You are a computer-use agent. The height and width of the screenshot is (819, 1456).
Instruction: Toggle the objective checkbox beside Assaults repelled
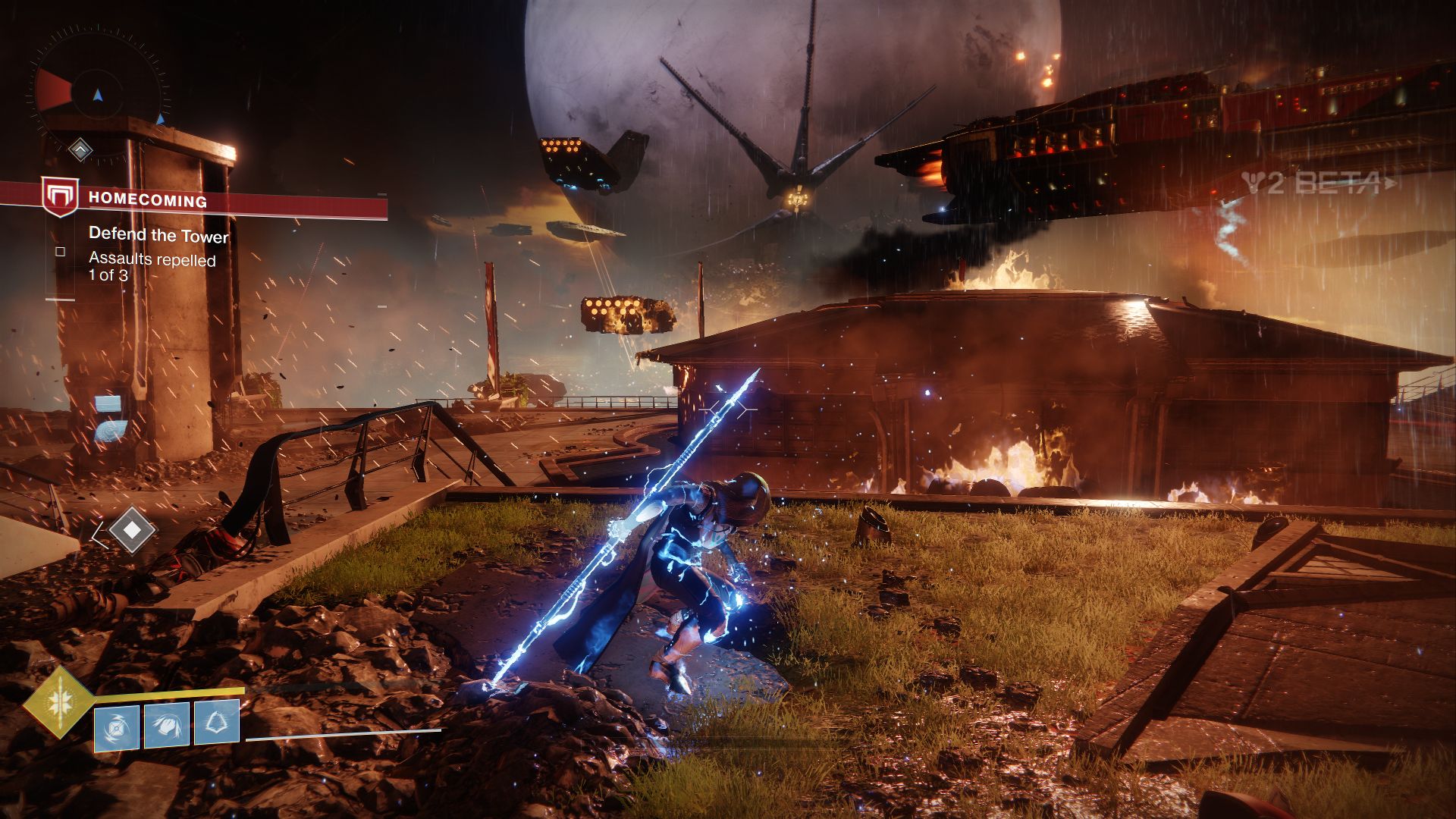click(59, 250)
